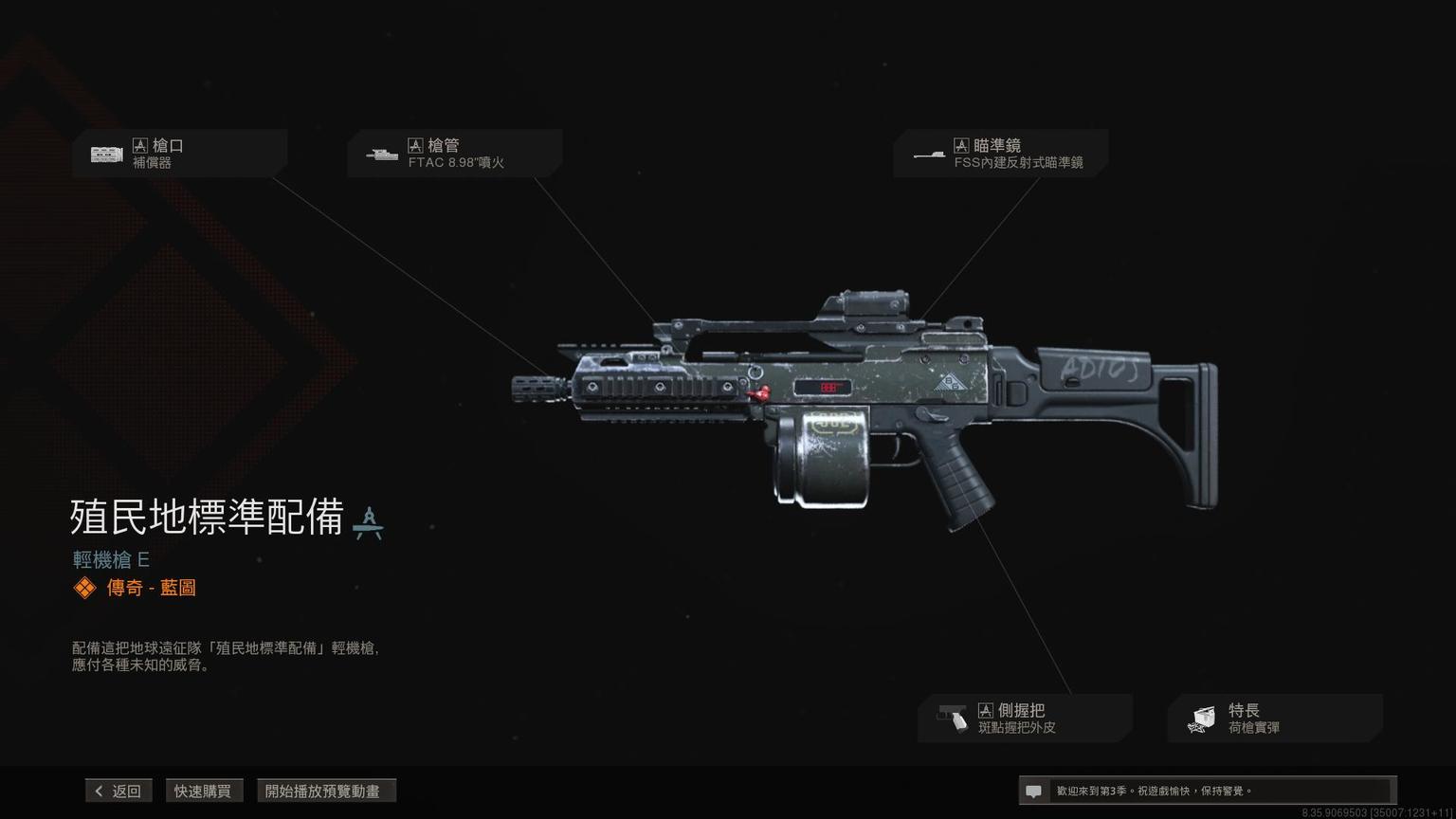The width and height of the screenshot is (1456, 819).
Task: Show the 特長 perk panel
Action: coord(1274,719)
